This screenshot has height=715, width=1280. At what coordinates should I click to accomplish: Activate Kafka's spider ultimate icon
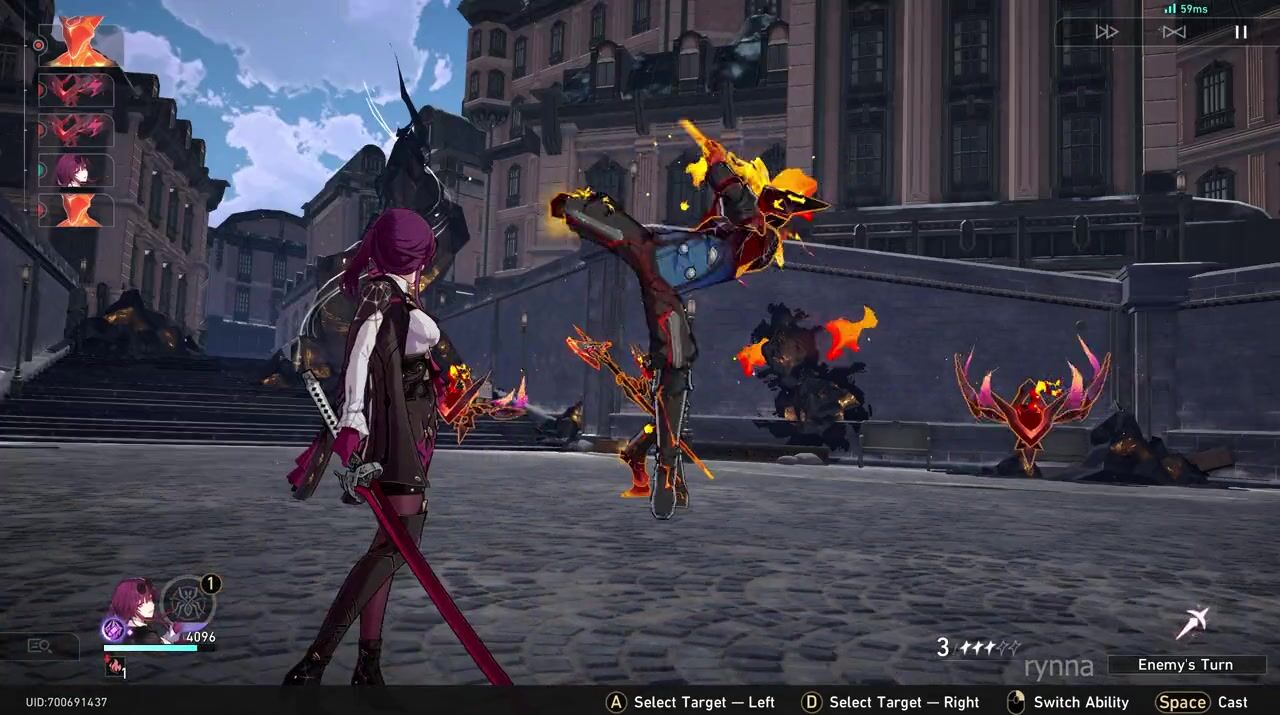pyautogui.click(x=187, y=602)
